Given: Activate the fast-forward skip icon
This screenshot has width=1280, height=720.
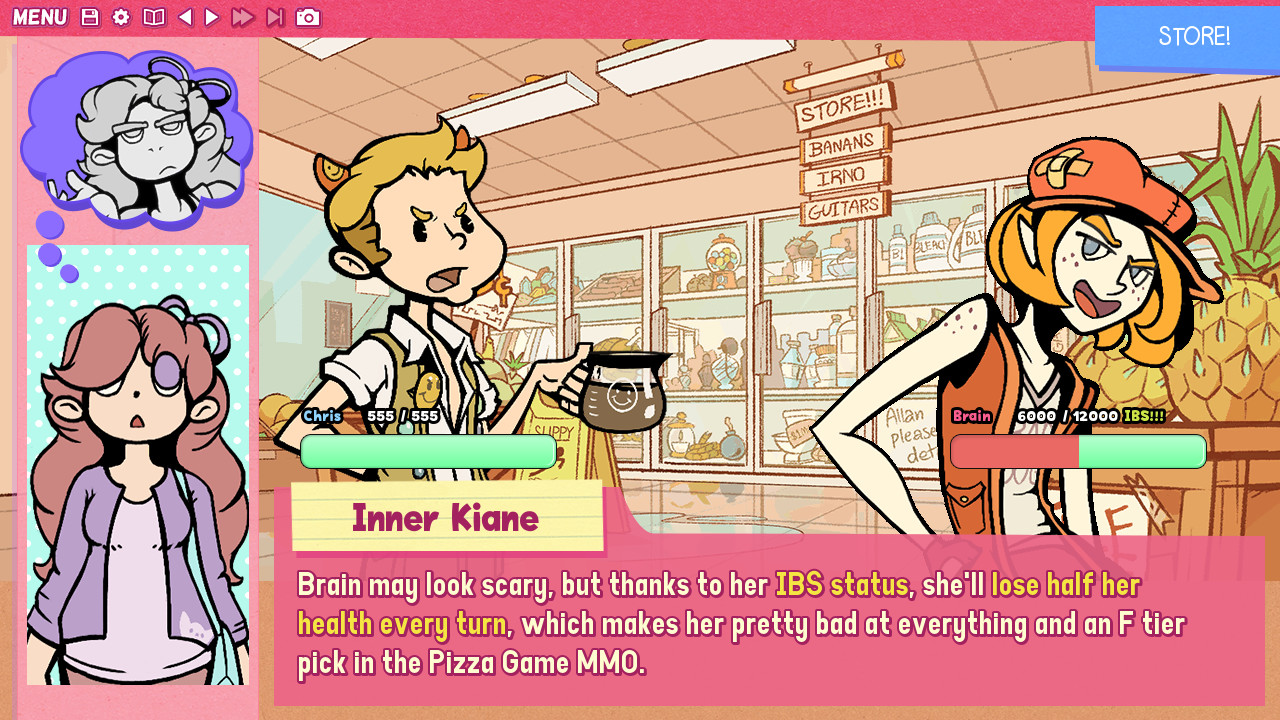Looking at the screenshot, I should [x=242, y=17].
